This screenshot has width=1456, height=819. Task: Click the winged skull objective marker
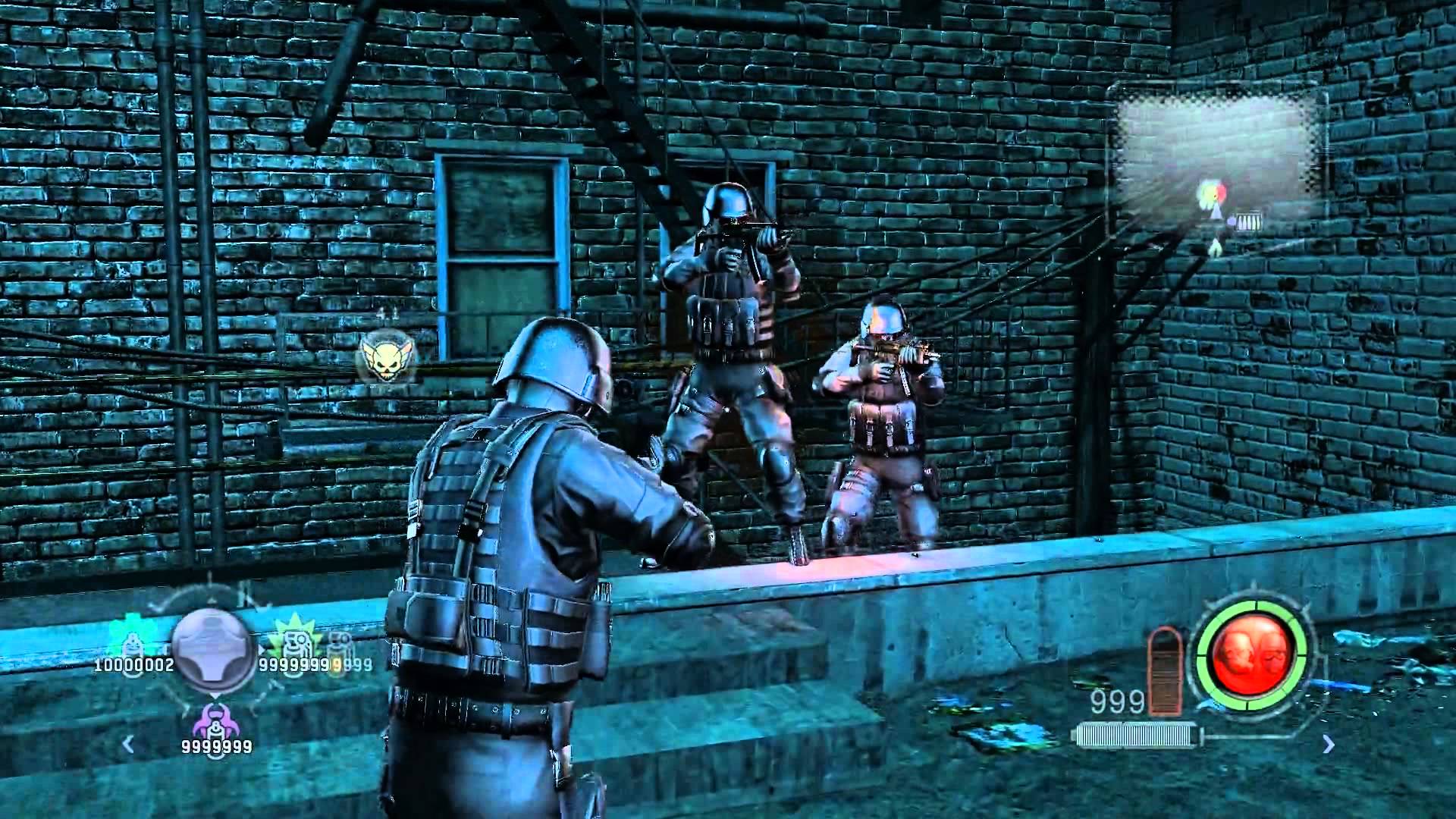pos(380,356)
